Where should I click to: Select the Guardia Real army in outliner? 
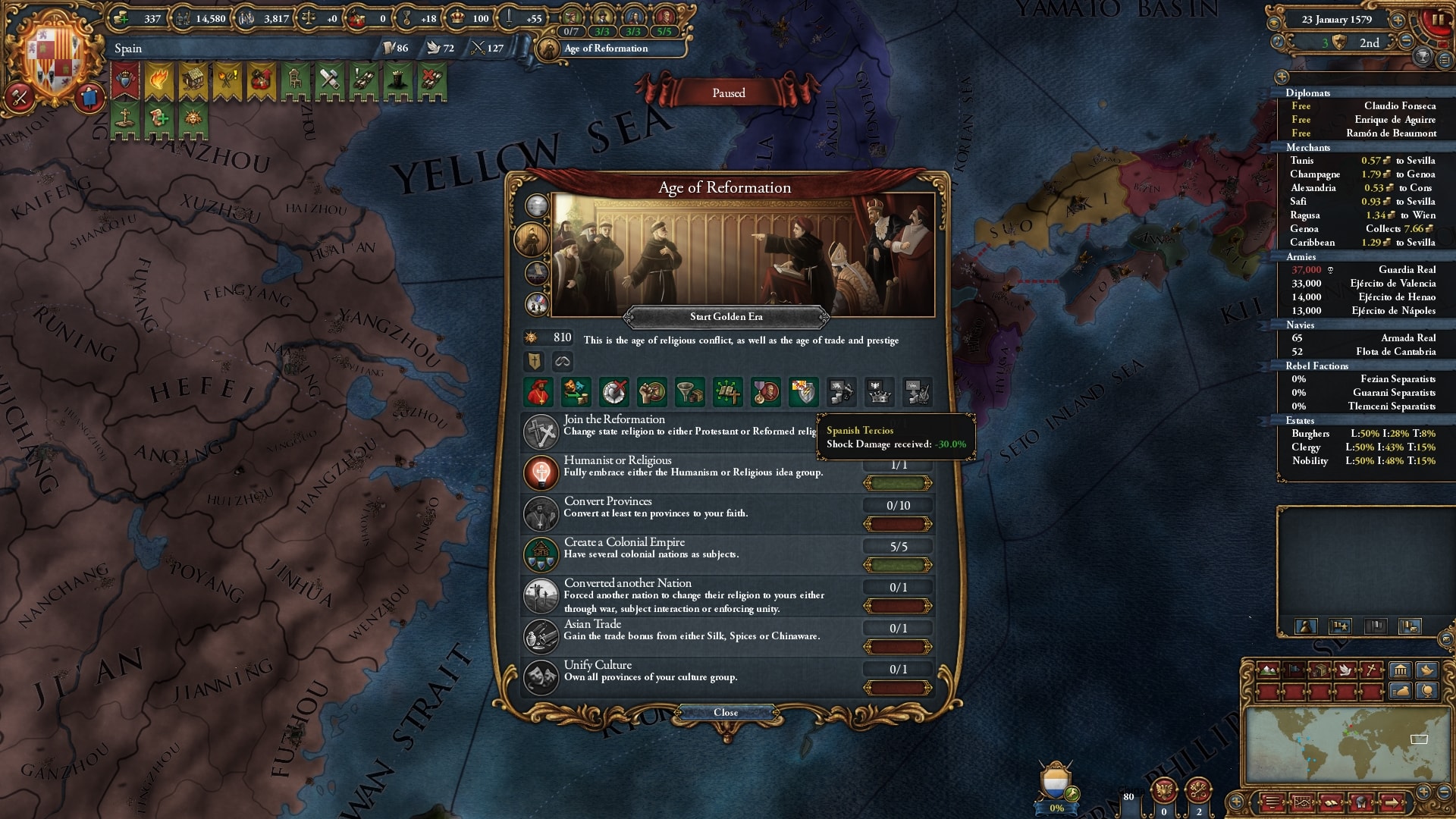pos(1363,269)
